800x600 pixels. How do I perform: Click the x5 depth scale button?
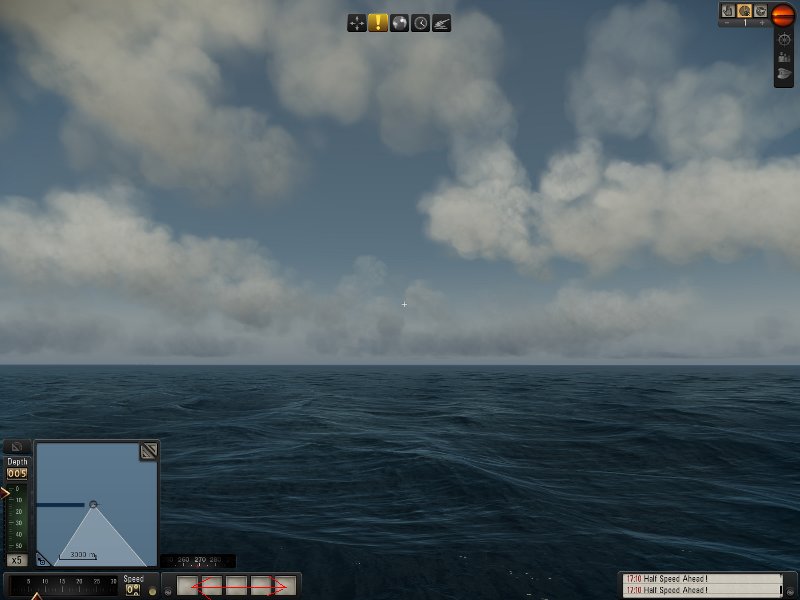tap(16, 560)
